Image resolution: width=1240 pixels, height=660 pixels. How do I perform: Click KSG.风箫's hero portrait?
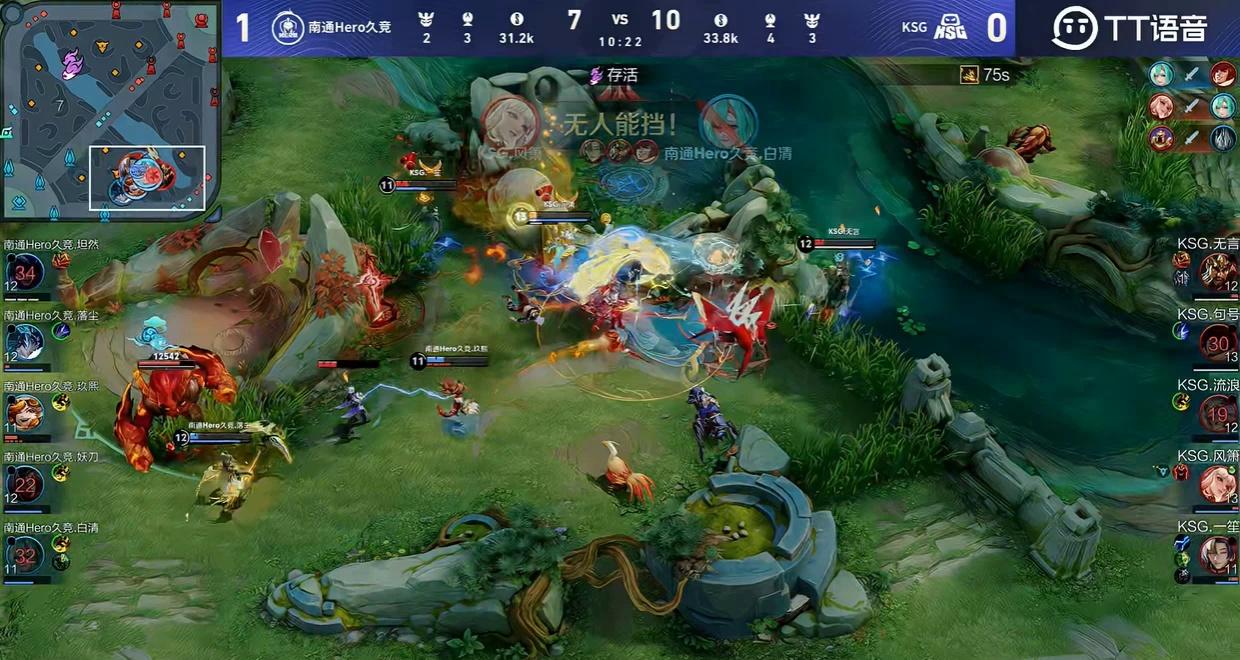1218,484
